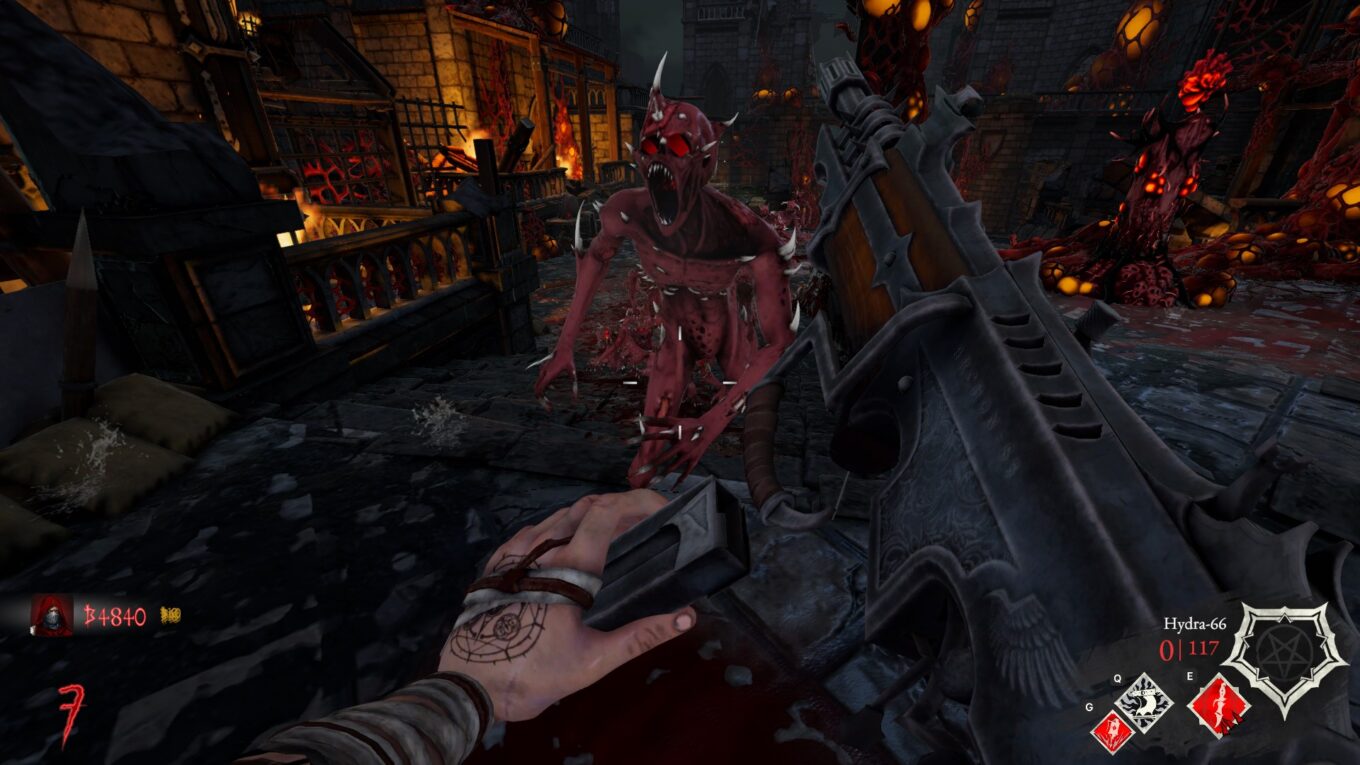
Task: Click the 0|117 ammo counter
Action: 1187,648
